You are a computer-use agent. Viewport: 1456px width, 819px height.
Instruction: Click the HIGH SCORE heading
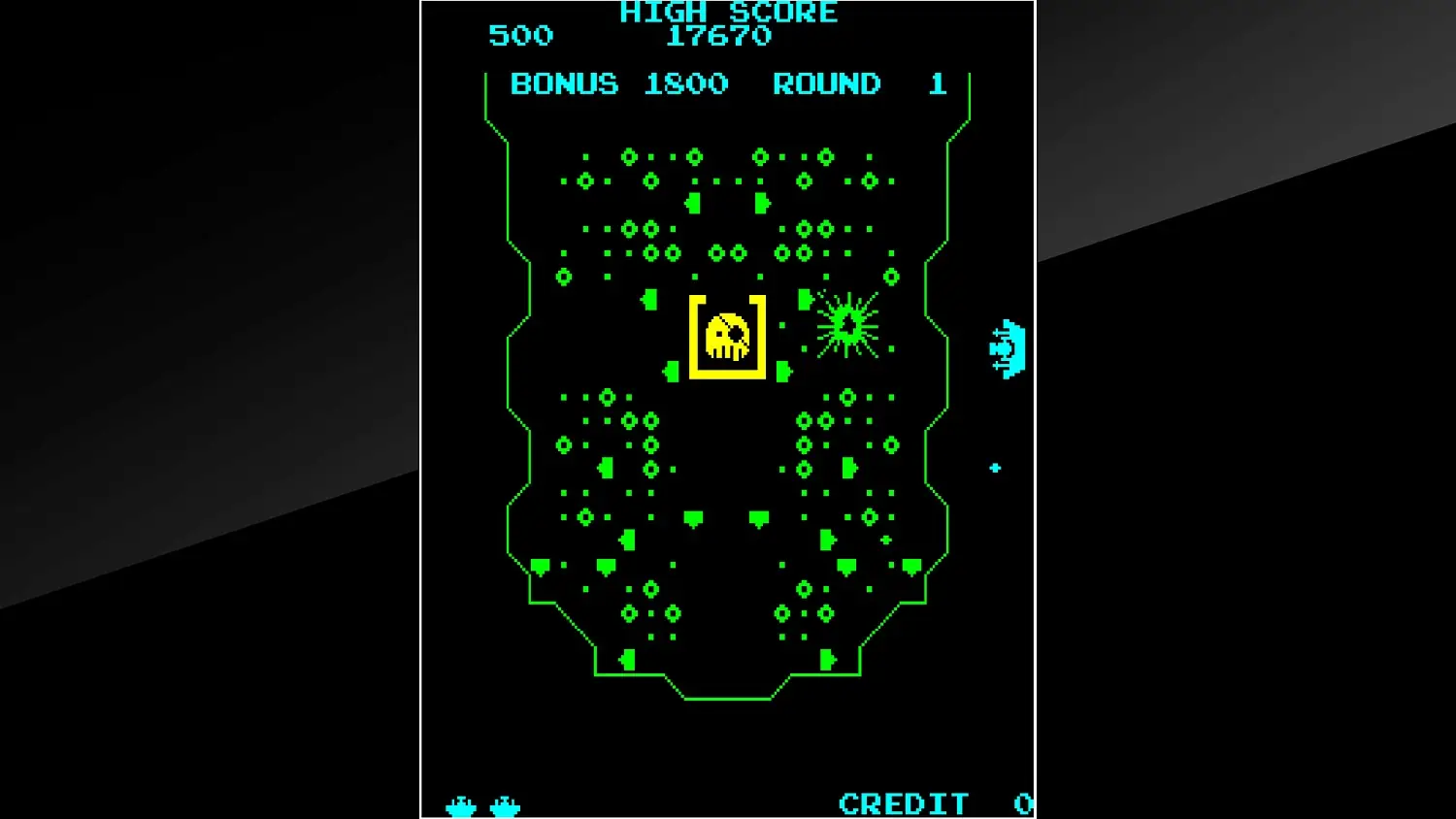[x=728, y=13]
